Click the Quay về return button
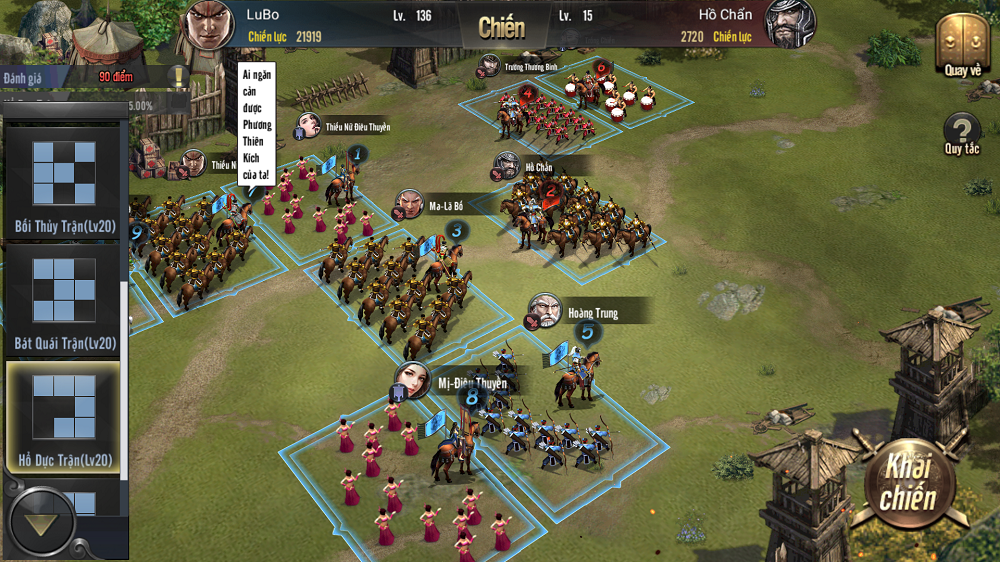The width and height of the screenshot is (1000, 562). click(962, 45)
